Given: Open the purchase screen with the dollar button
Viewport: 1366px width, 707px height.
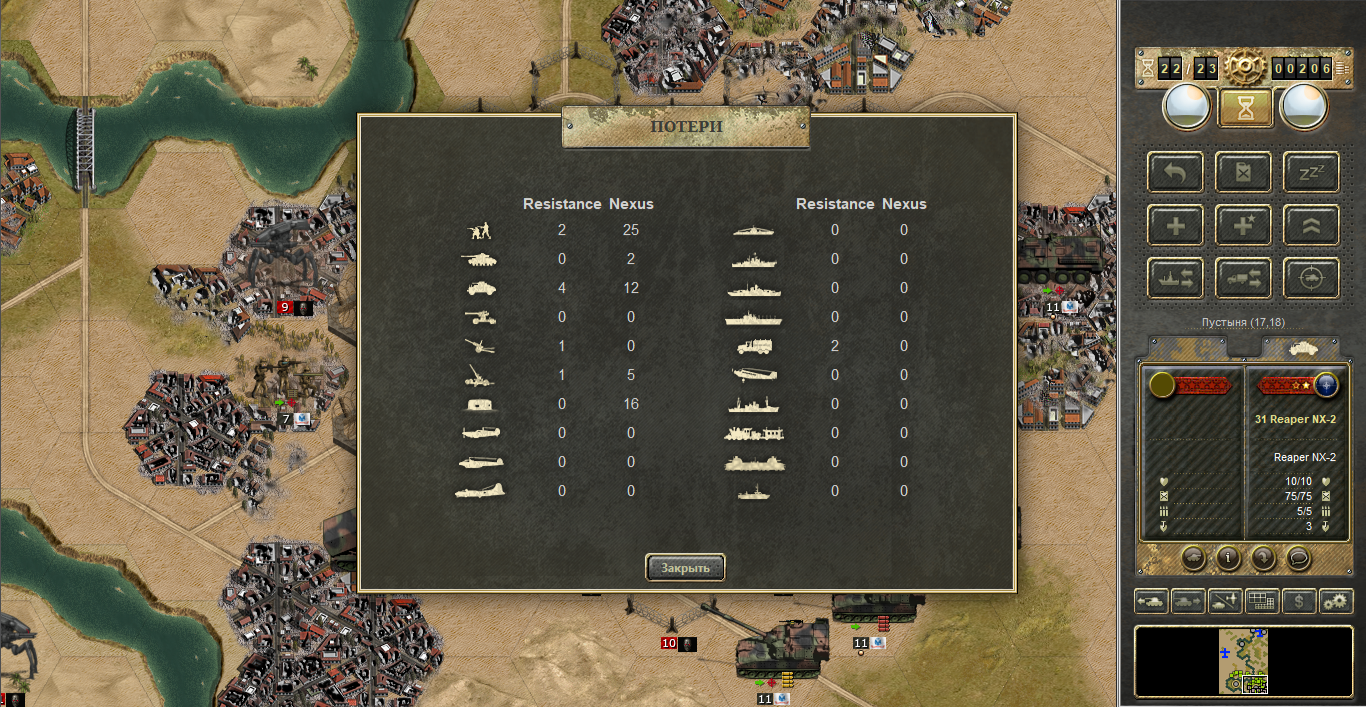Looking at the screenshot, I should [x=1299, y=601].
